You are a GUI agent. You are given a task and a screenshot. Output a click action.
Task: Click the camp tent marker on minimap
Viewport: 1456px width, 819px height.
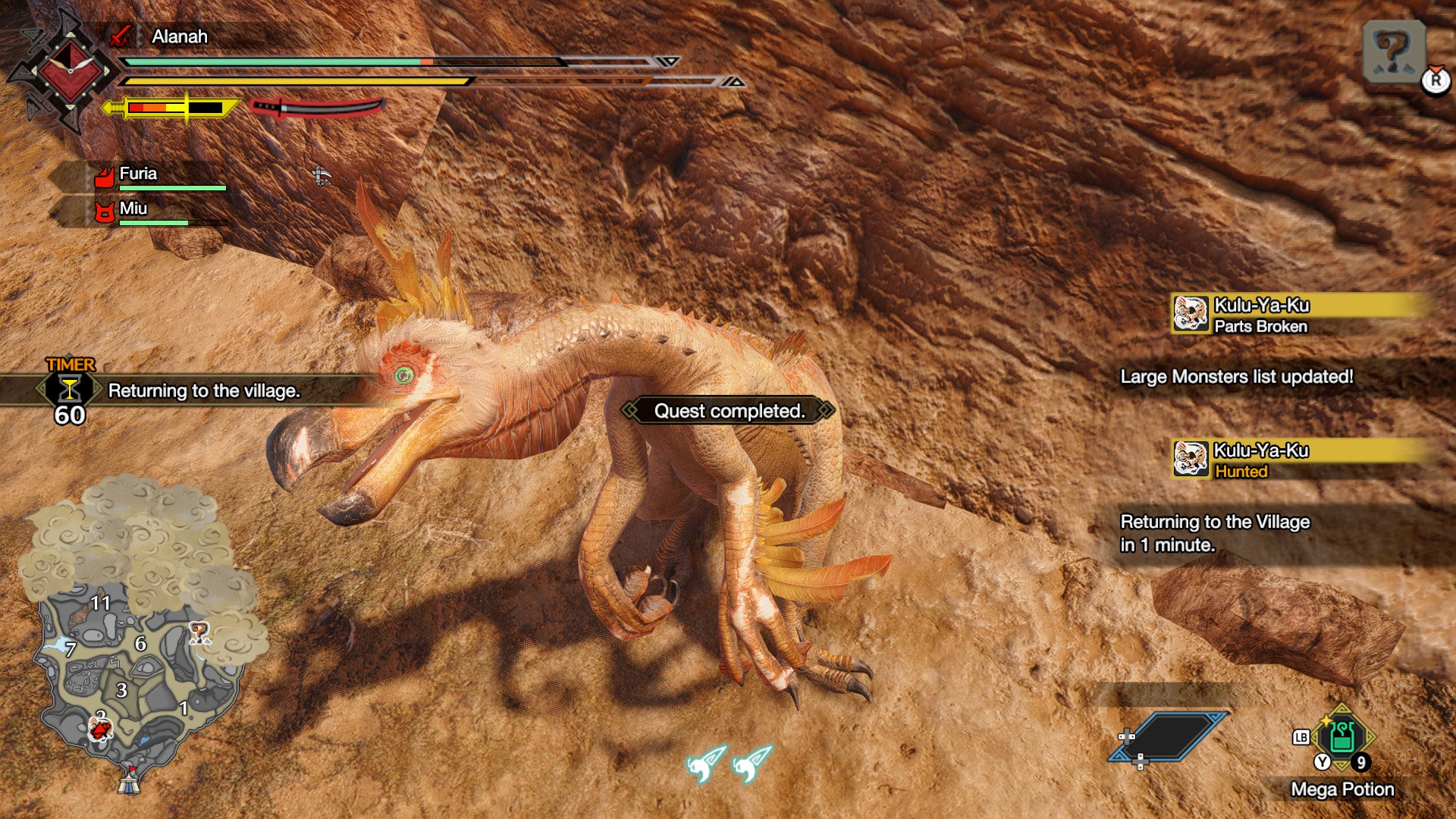[x=129, y=781]
